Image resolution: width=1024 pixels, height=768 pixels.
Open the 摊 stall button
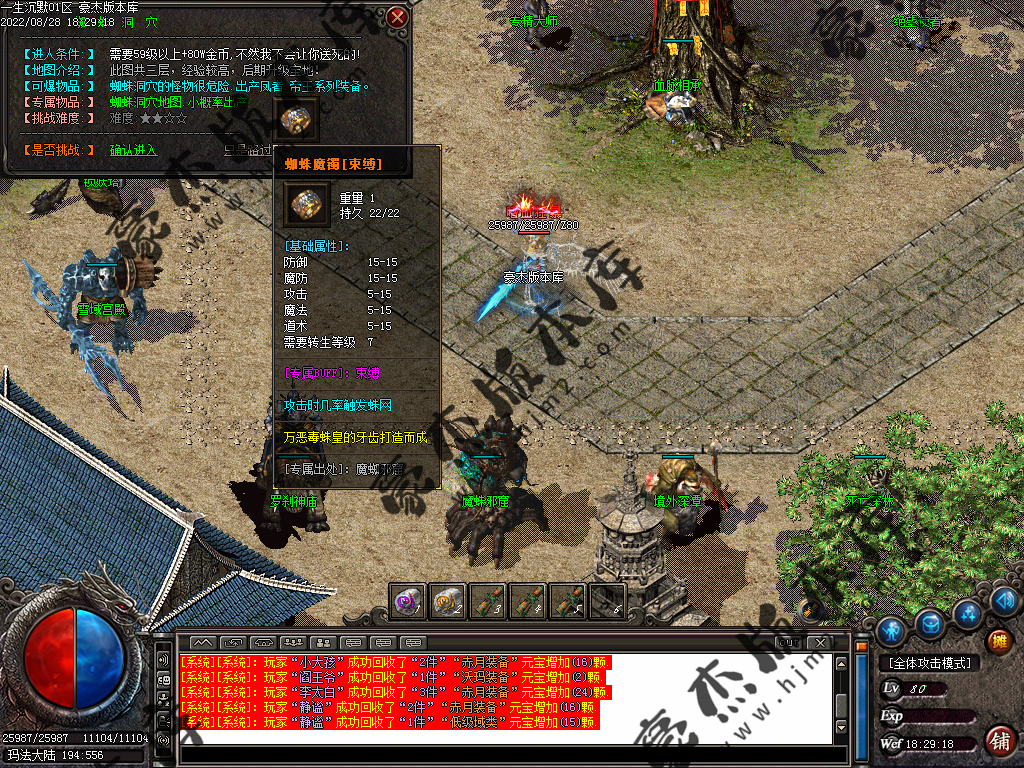click(x=998, y=641)
